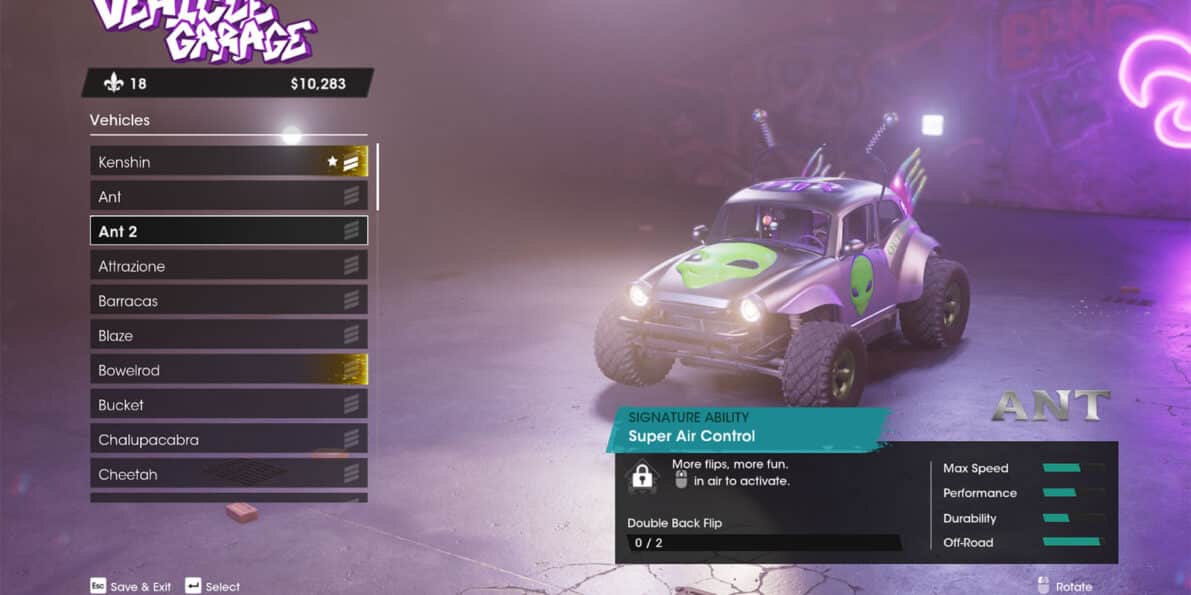Select the Kenshin vehicle entry

pos(228,162)
